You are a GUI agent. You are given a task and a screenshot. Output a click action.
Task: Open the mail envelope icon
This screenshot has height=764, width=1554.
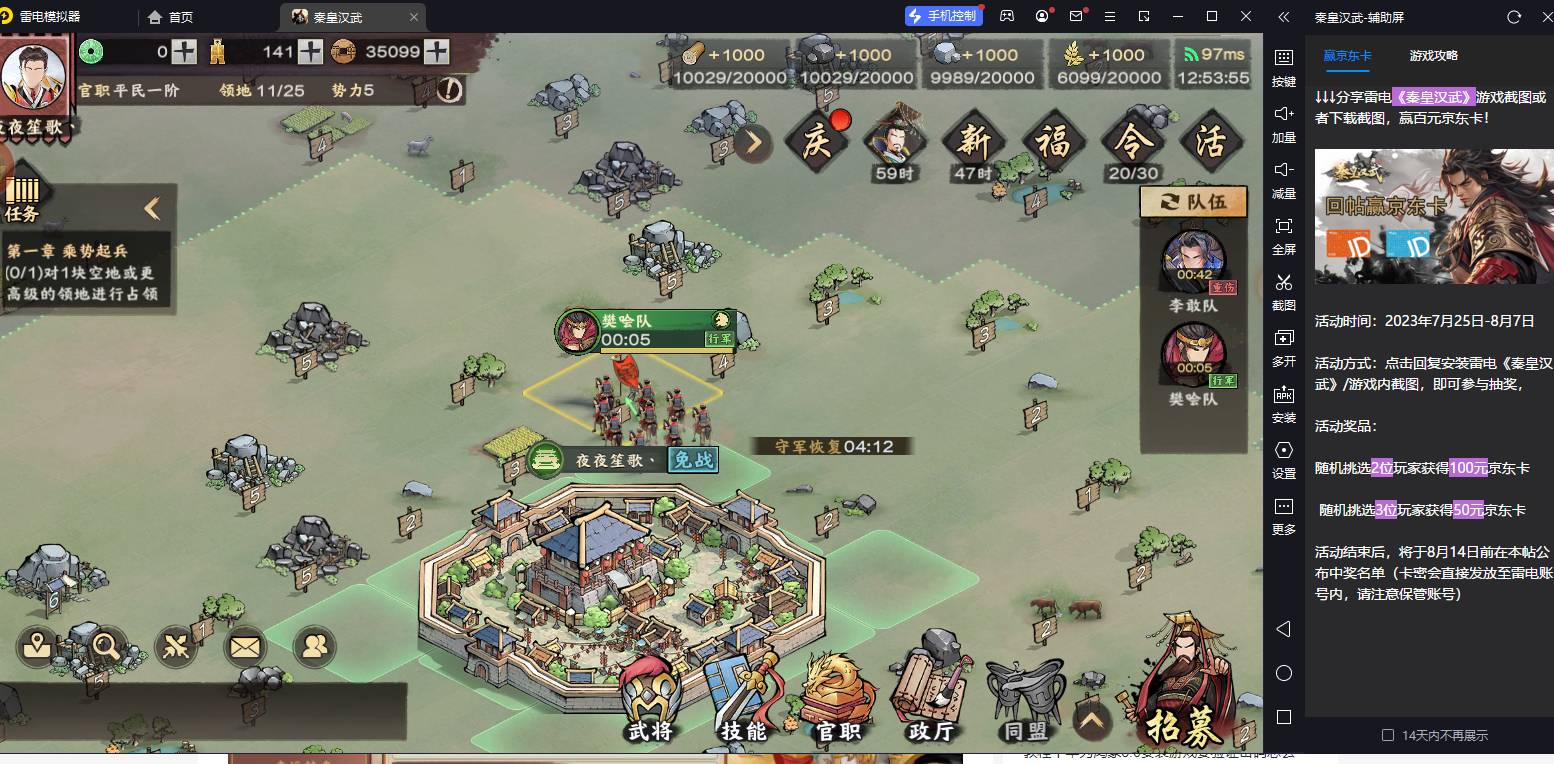[x=245, y=646]
